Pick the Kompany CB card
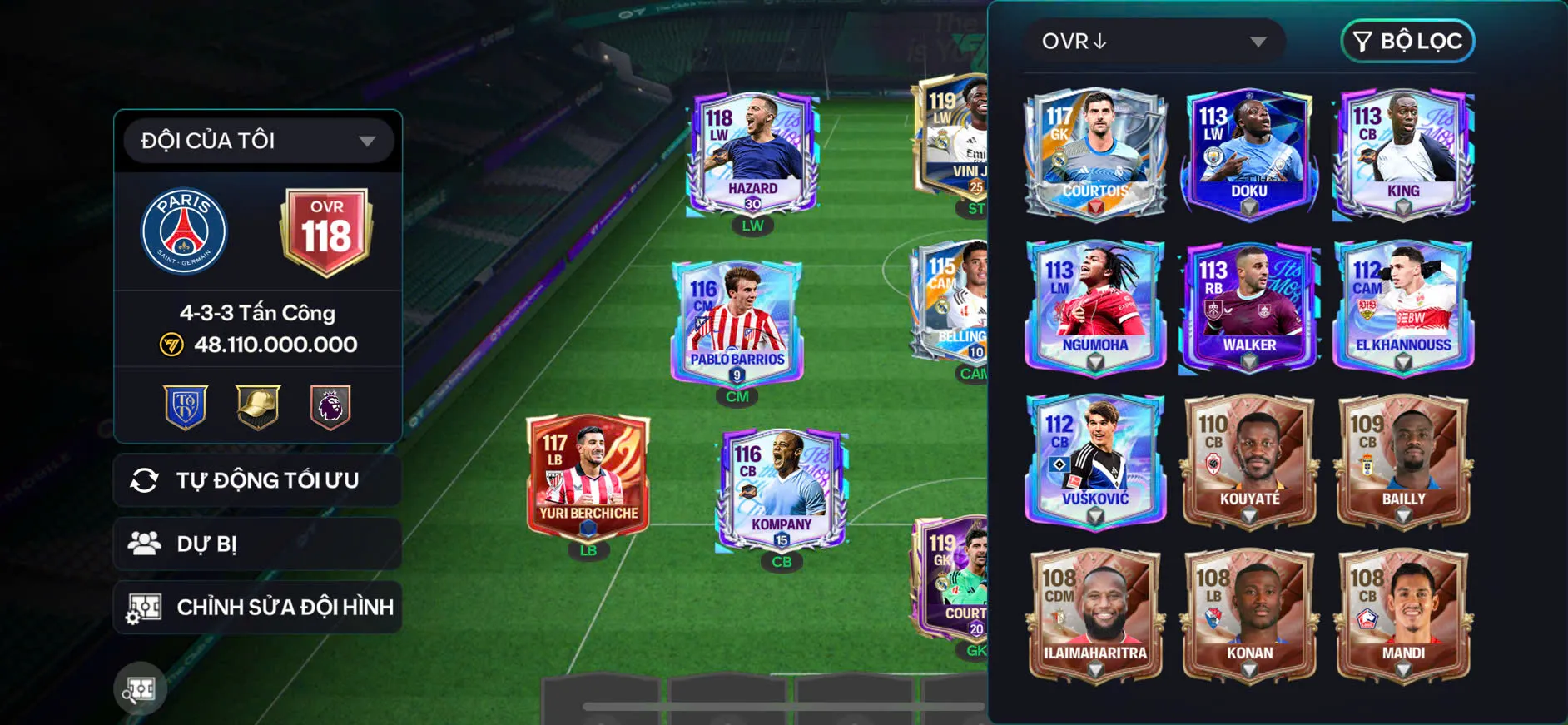Image resolution: width=1568 pixels, height=725 pixels. pyautogui.click(x=782, y=489)
